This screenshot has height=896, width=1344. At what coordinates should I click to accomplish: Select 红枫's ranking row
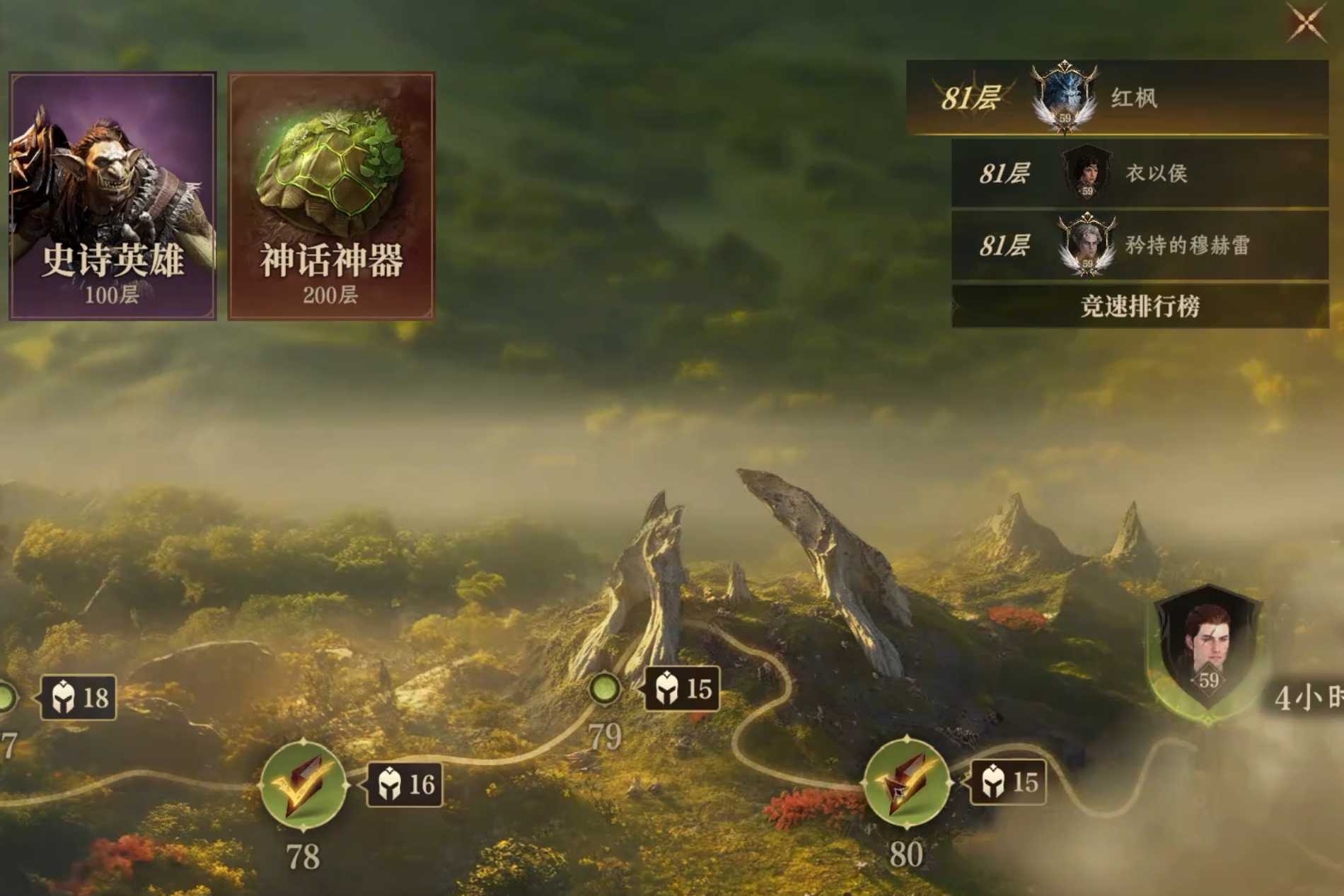(x=1118, y=98)
